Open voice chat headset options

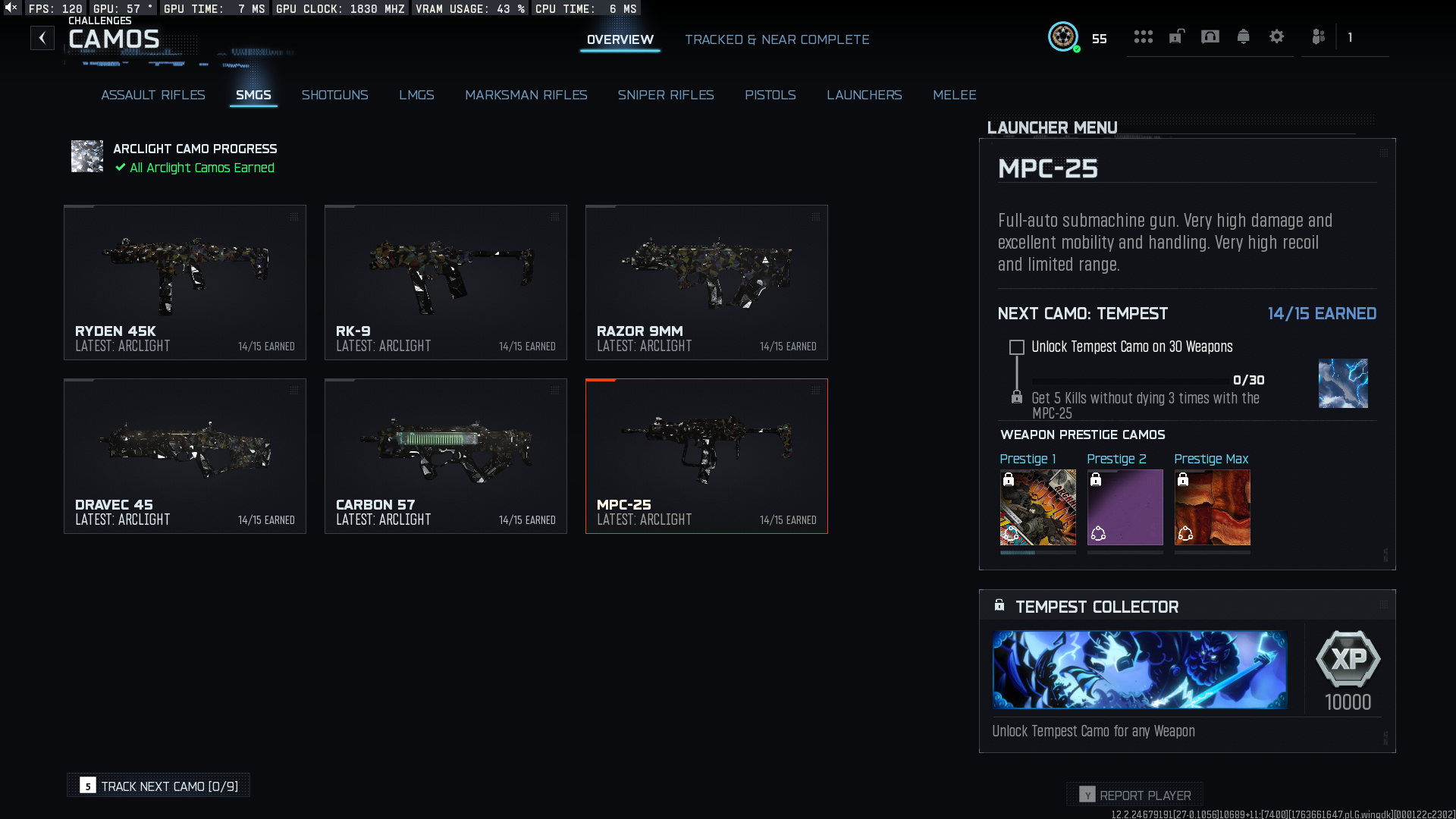1210,36
